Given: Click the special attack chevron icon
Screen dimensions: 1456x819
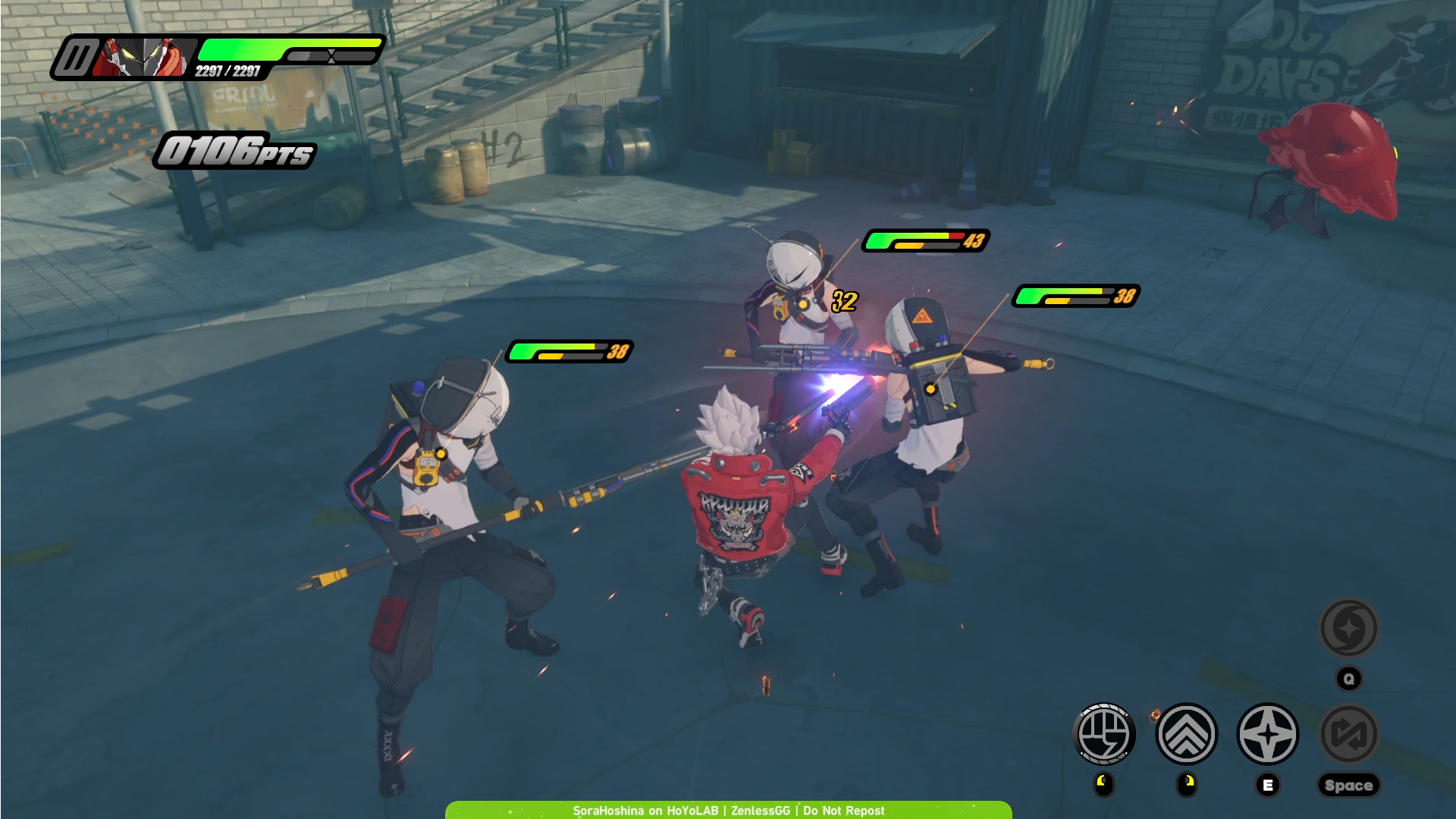Looking at the screenshot, I should click(x=1187, y=734).
